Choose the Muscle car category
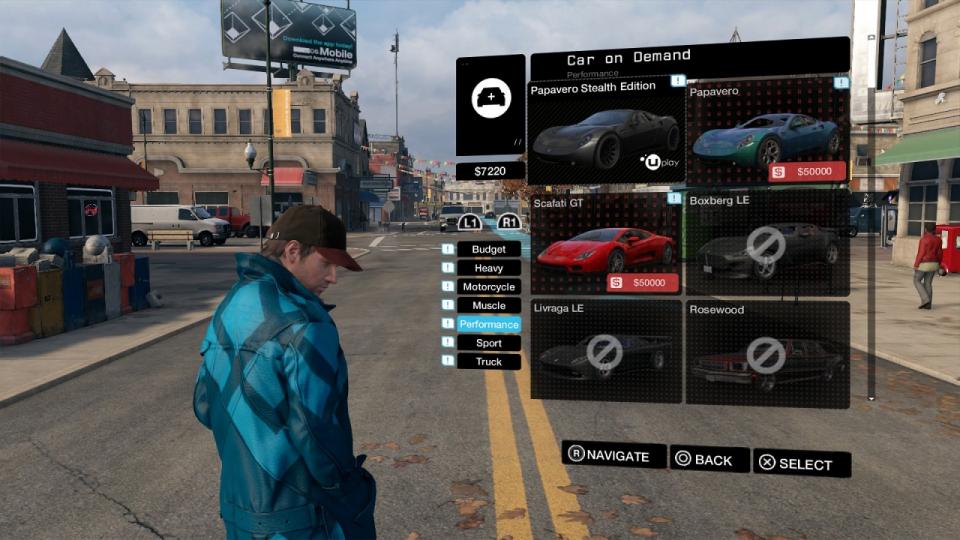 [x=489, y=306]
